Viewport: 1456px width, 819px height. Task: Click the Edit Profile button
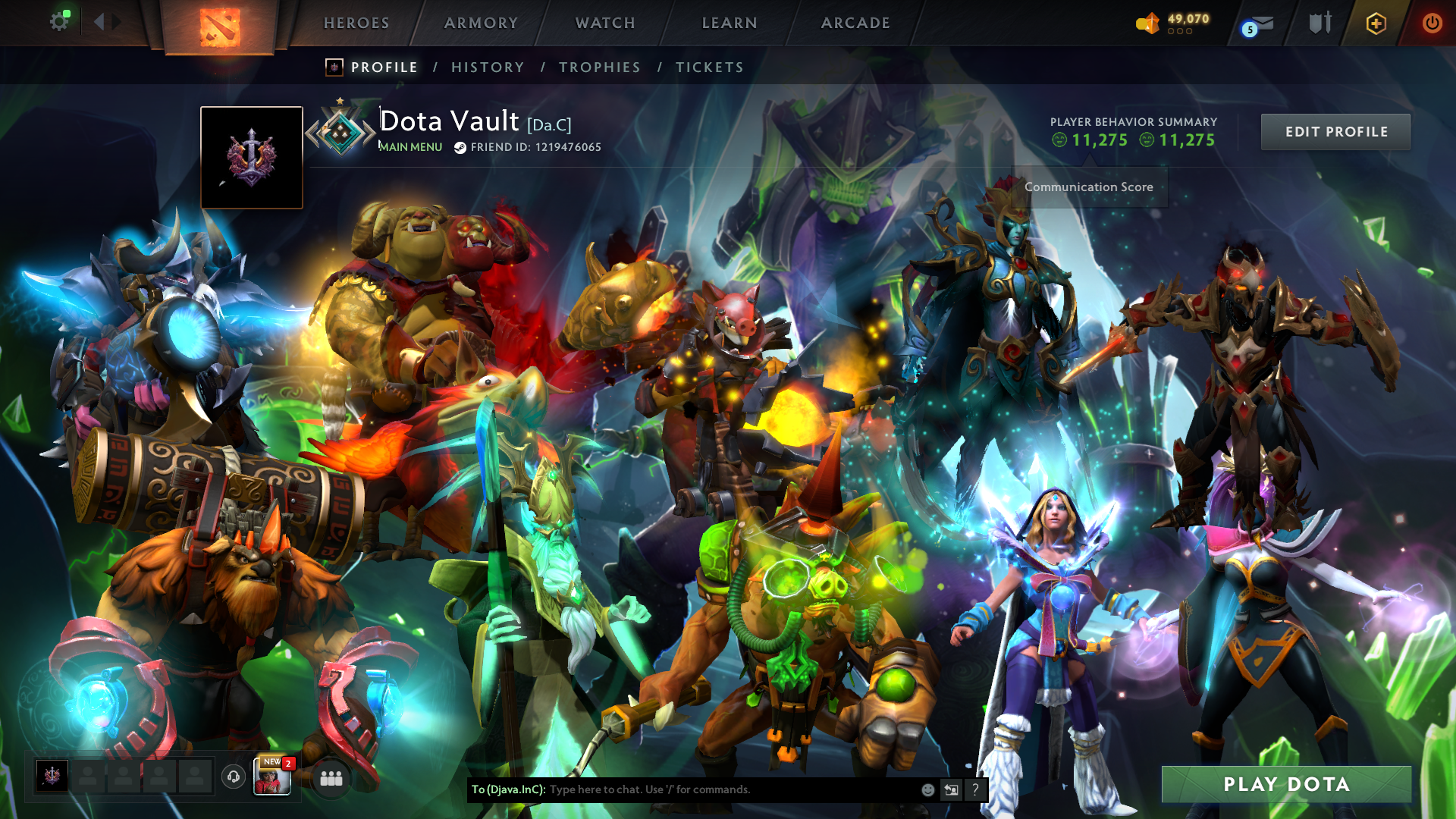1335,132
